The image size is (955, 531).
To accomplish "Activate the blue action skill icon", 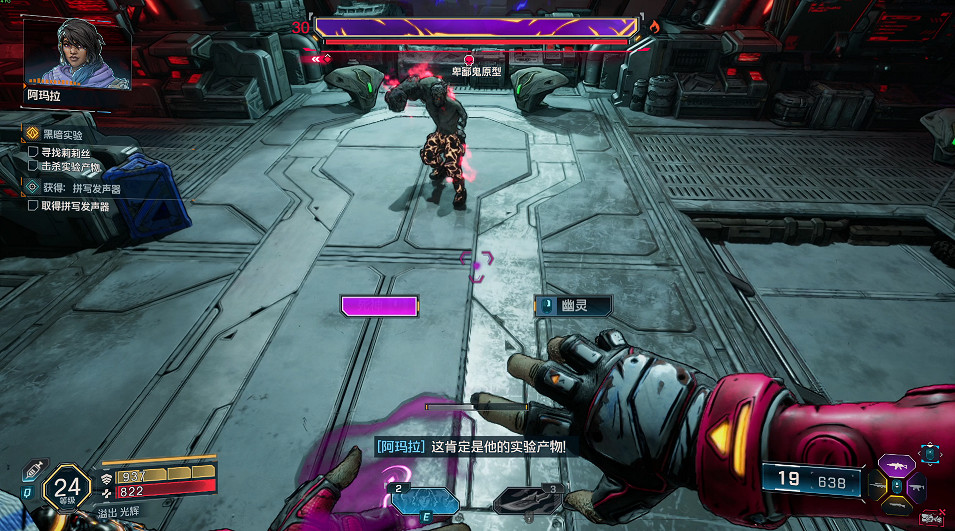I will click(x=425, y=500).
